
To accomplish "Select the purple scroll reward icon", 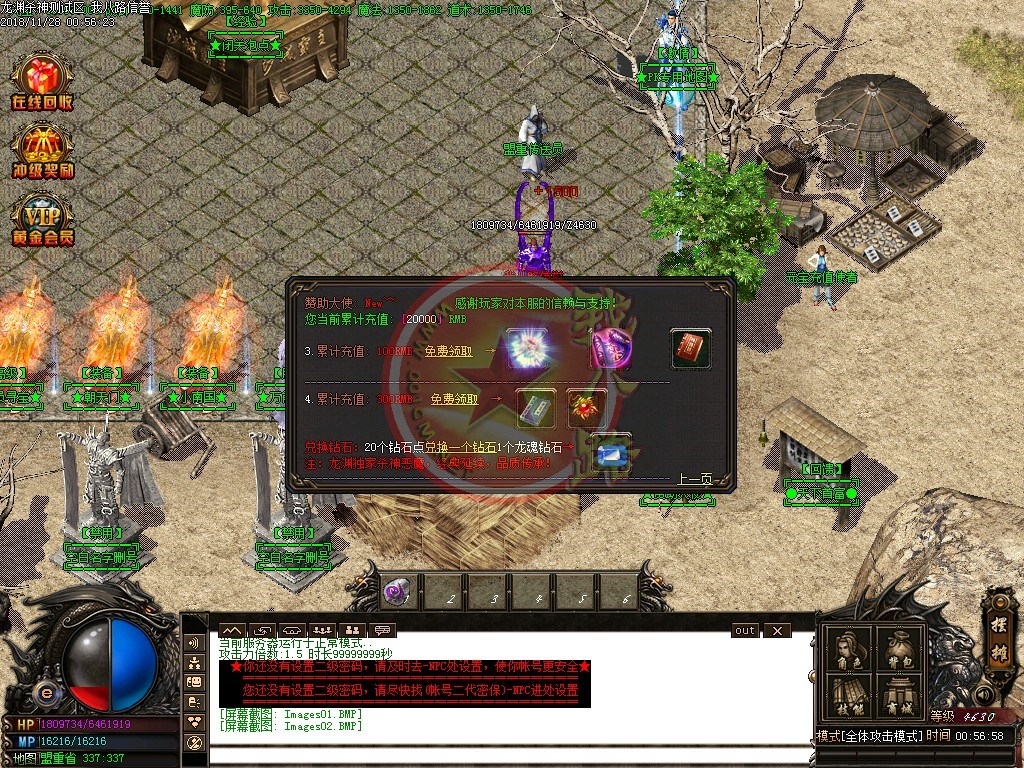I will click(610, 349).
